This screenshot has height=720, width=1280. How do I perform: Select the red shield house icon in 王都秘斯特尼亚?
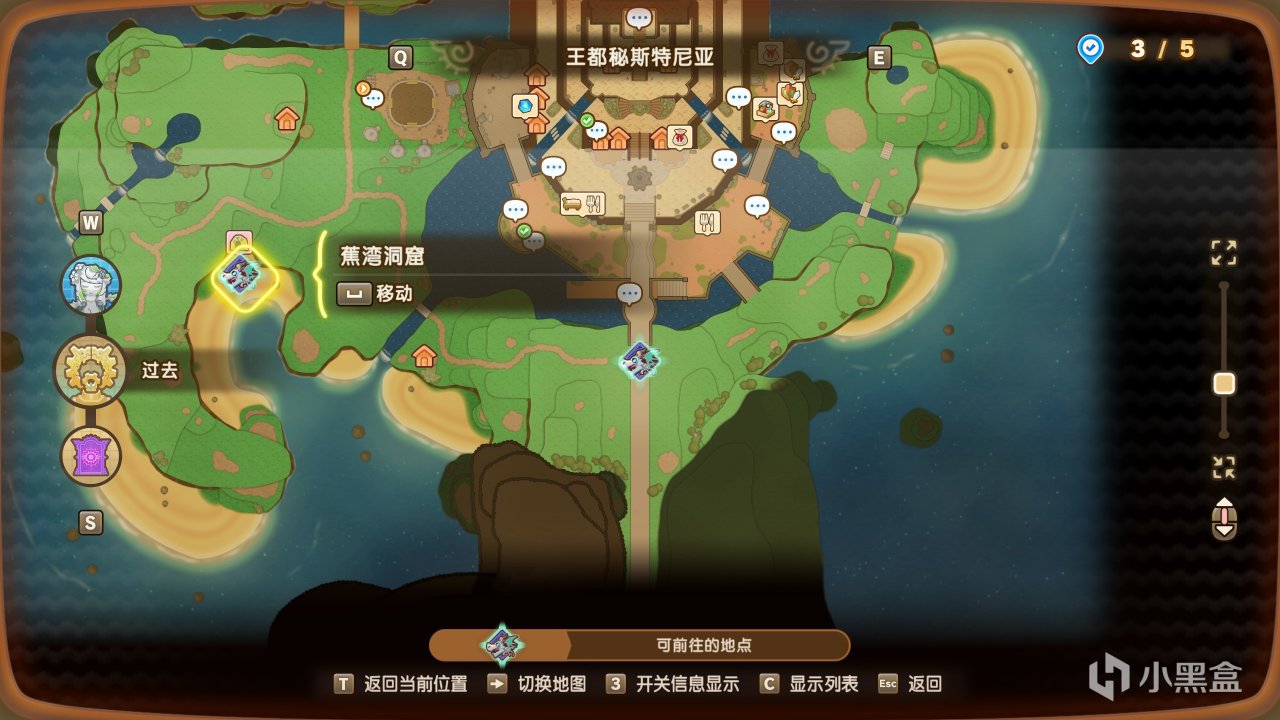coord(679,138)
